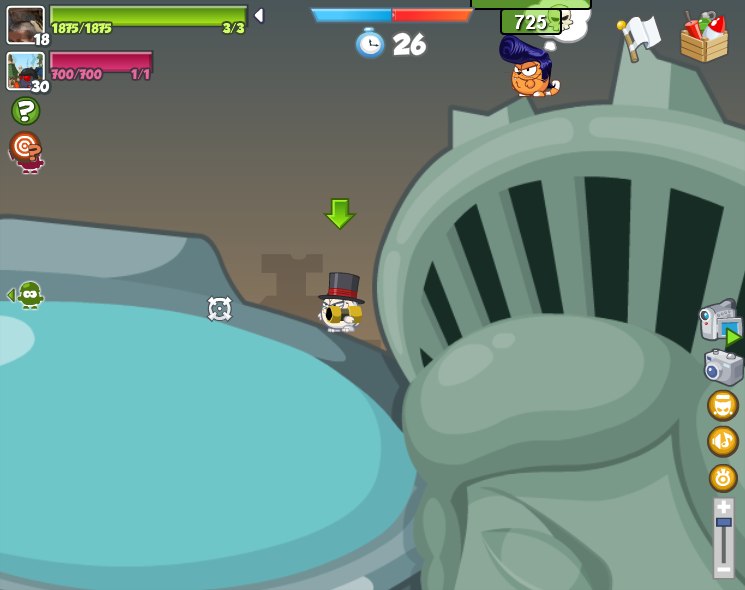Select the level 18 player avatar
745x590 pixels.
(25, 24)
